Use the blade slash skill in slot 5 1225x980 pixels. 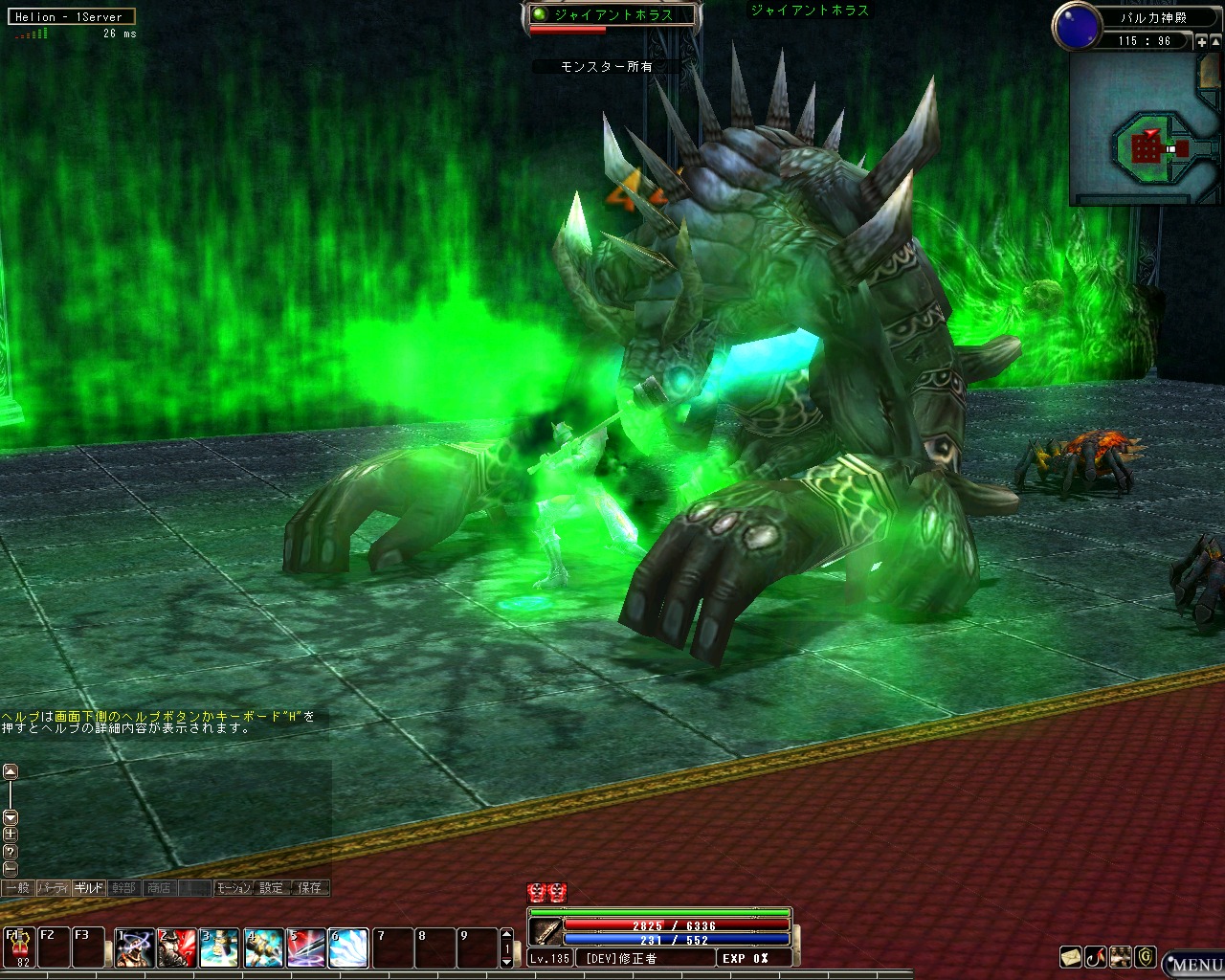pos(306,947)
